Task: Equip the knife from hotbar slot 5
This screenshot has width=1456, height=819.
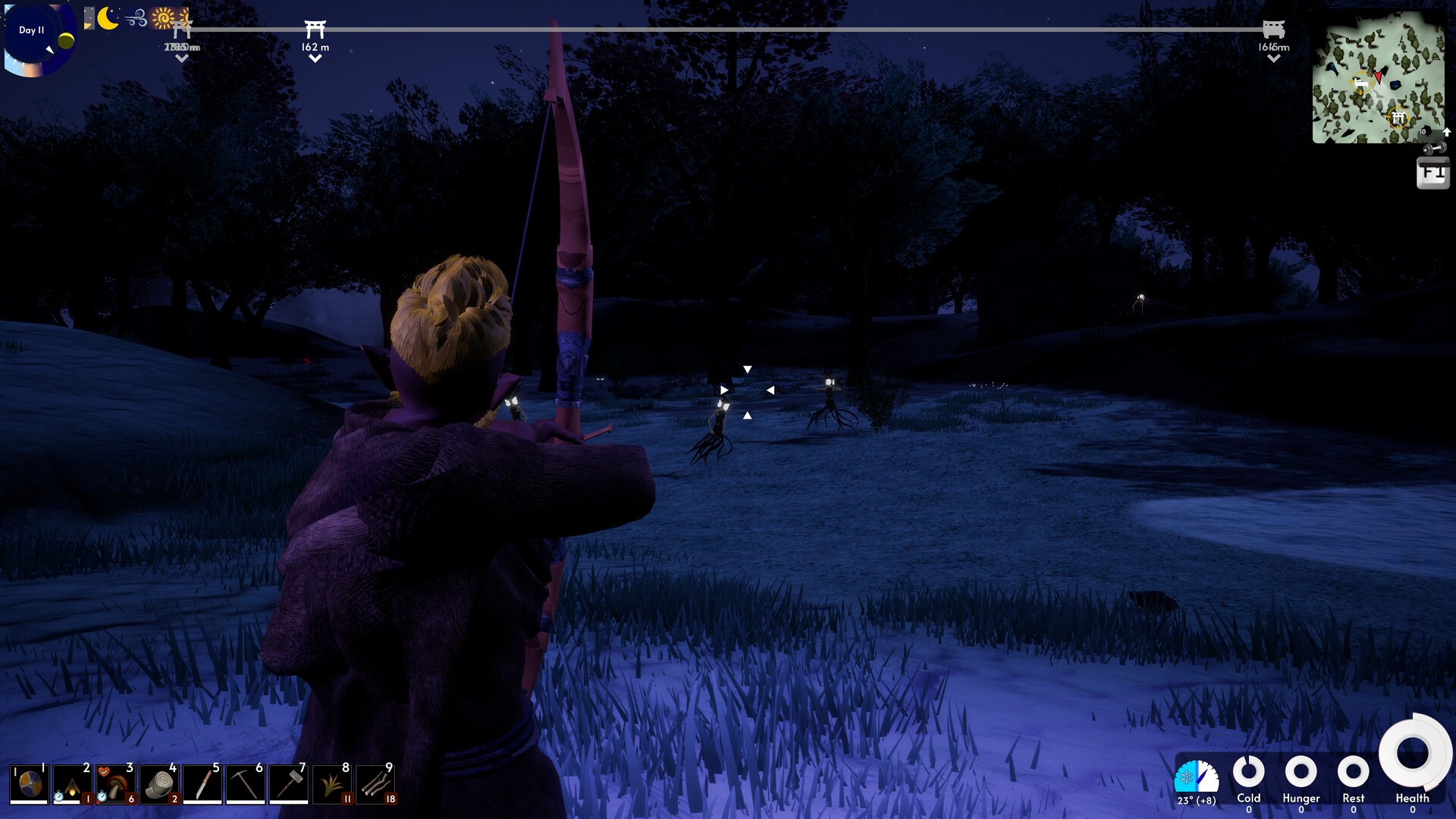Action: coord(202,783)
